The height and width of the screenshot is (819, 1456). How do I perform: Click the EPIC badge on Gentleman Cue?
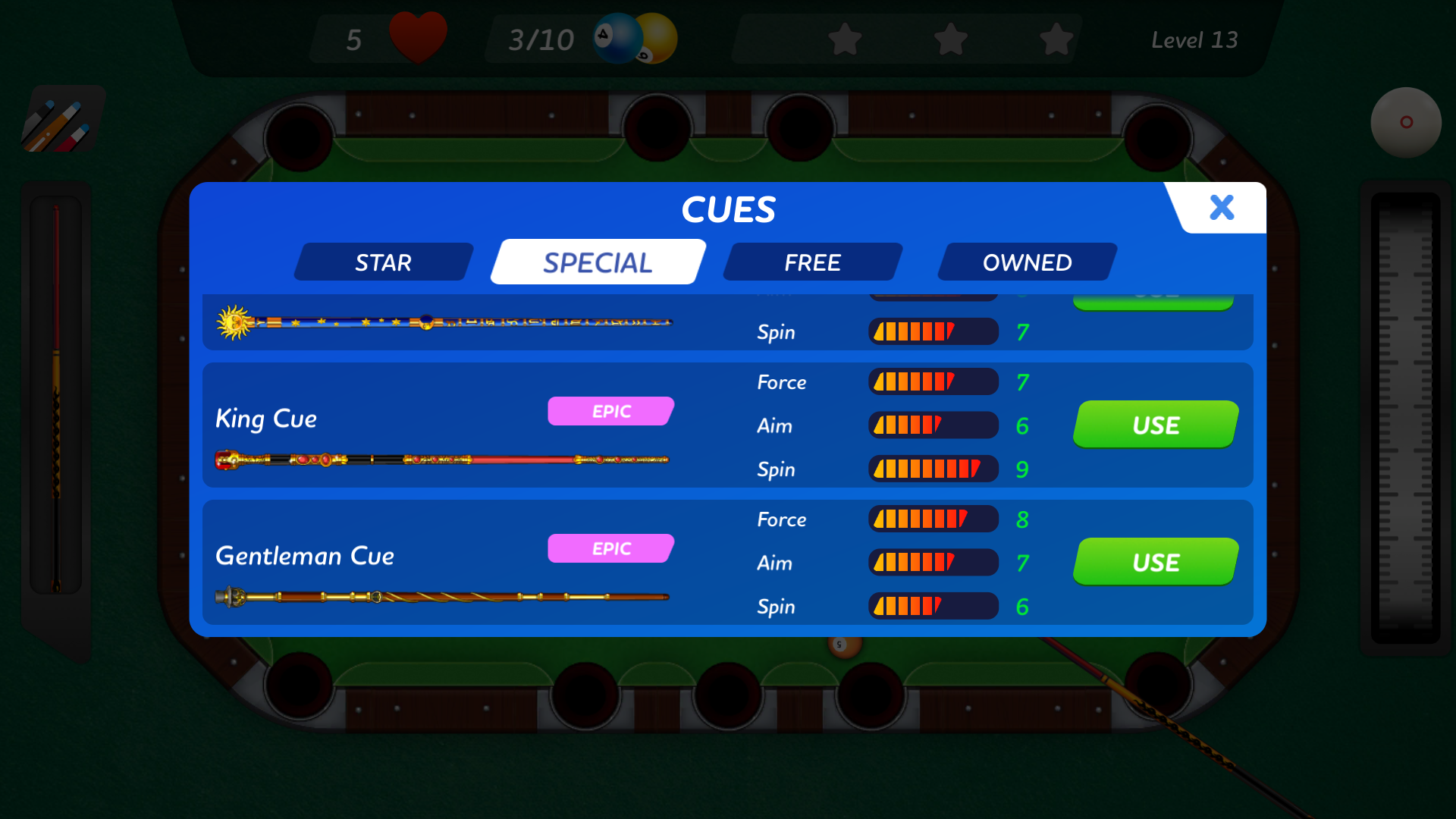tap(610, 548)
